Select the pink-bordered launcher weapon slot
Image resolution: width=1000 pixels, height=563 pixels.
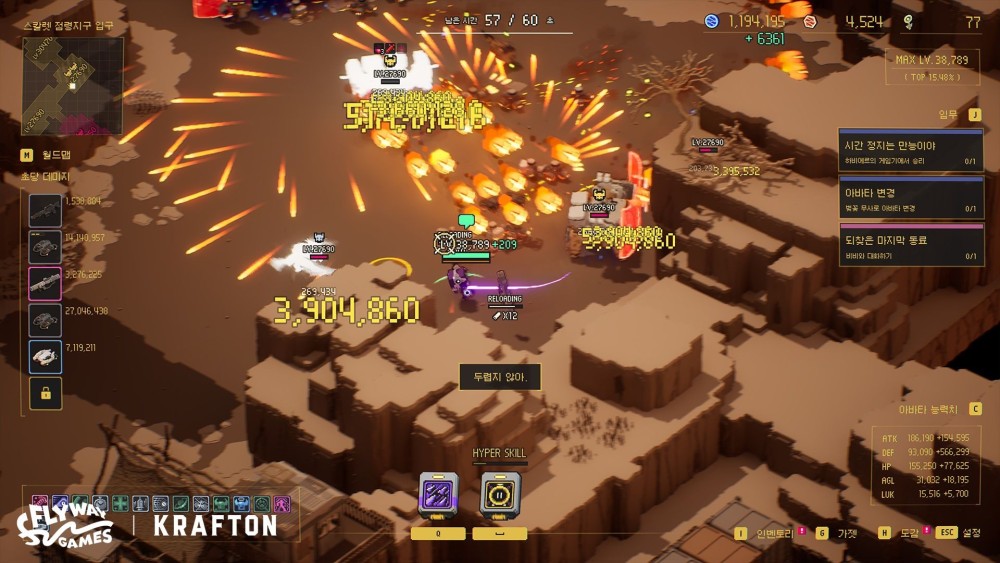[x=45, y=284]
